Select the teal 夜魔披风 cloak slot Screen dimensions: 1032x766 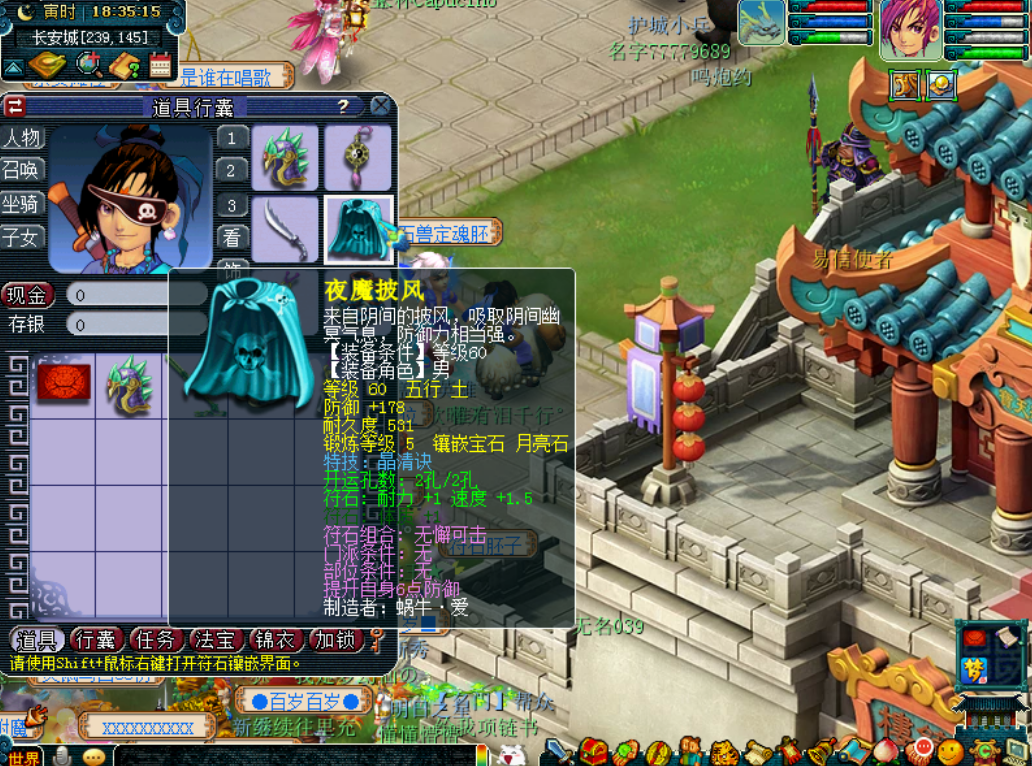click(x=358, y=229)
